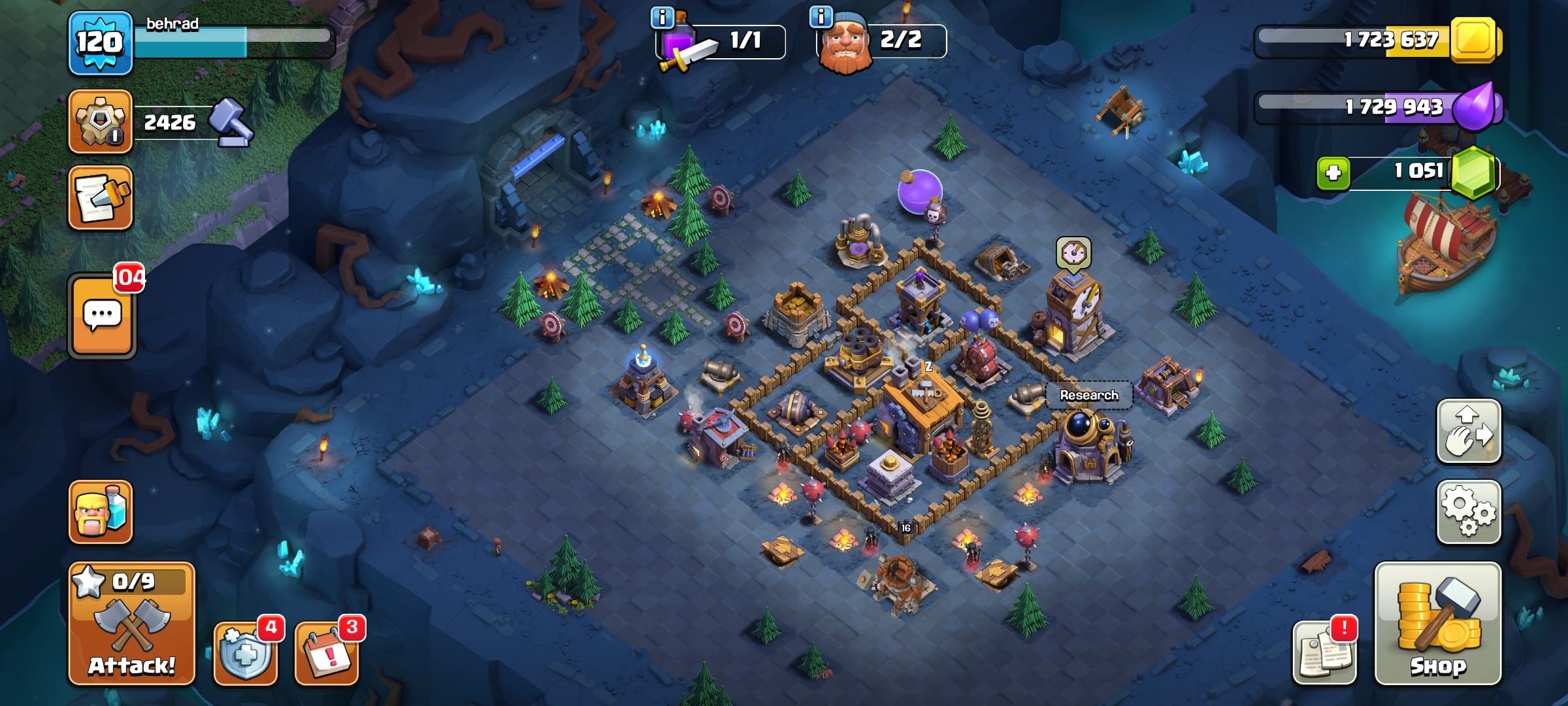Open the army barbarian and elixir button
The height and width of the screenshot is (706, 1568).
(101, 512)
